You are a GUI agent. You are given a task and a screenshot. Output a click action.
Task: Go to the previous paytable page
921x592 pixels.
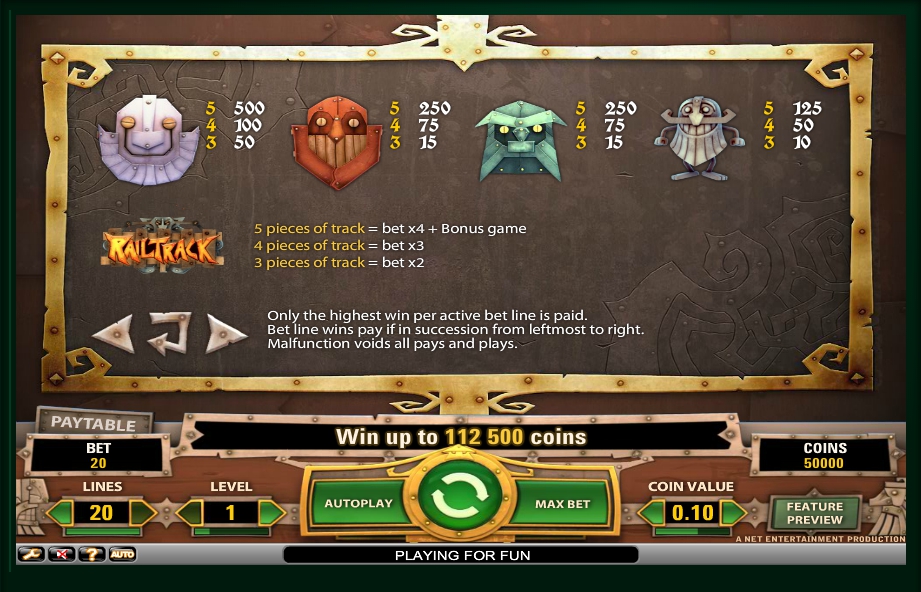tap(113, 333)
